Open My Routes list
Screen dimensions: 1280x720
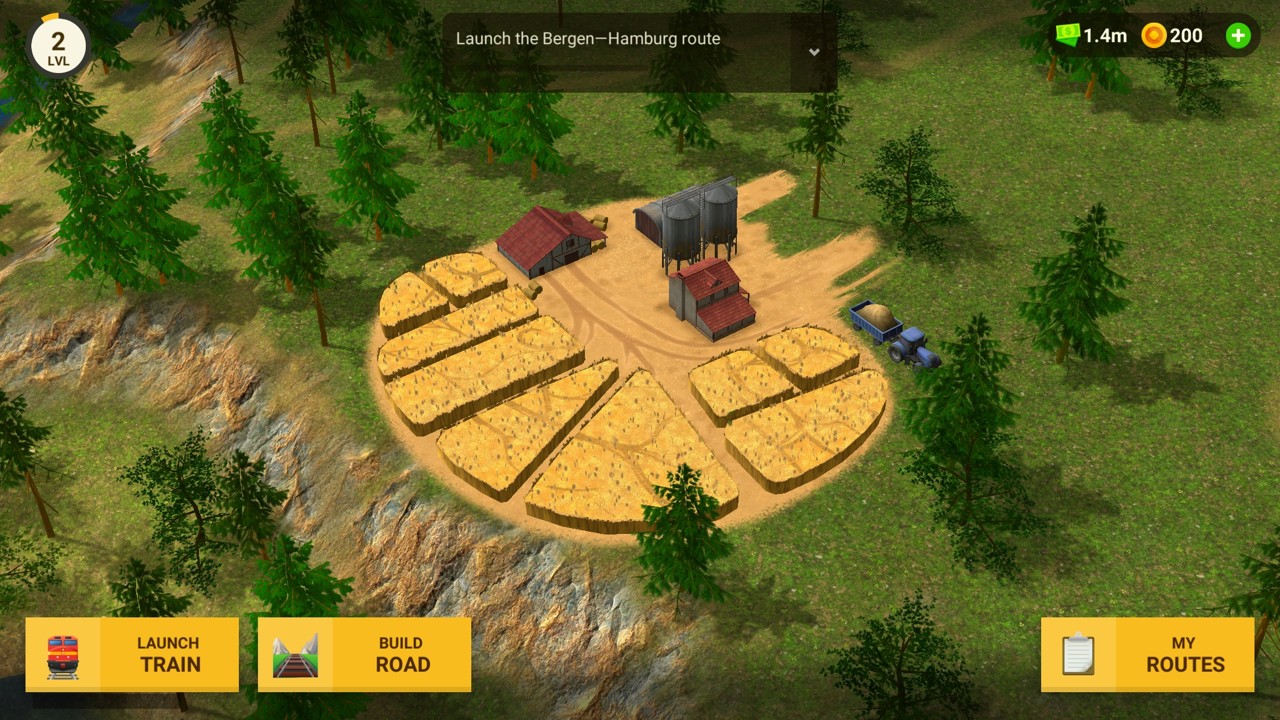[1147, 655]
